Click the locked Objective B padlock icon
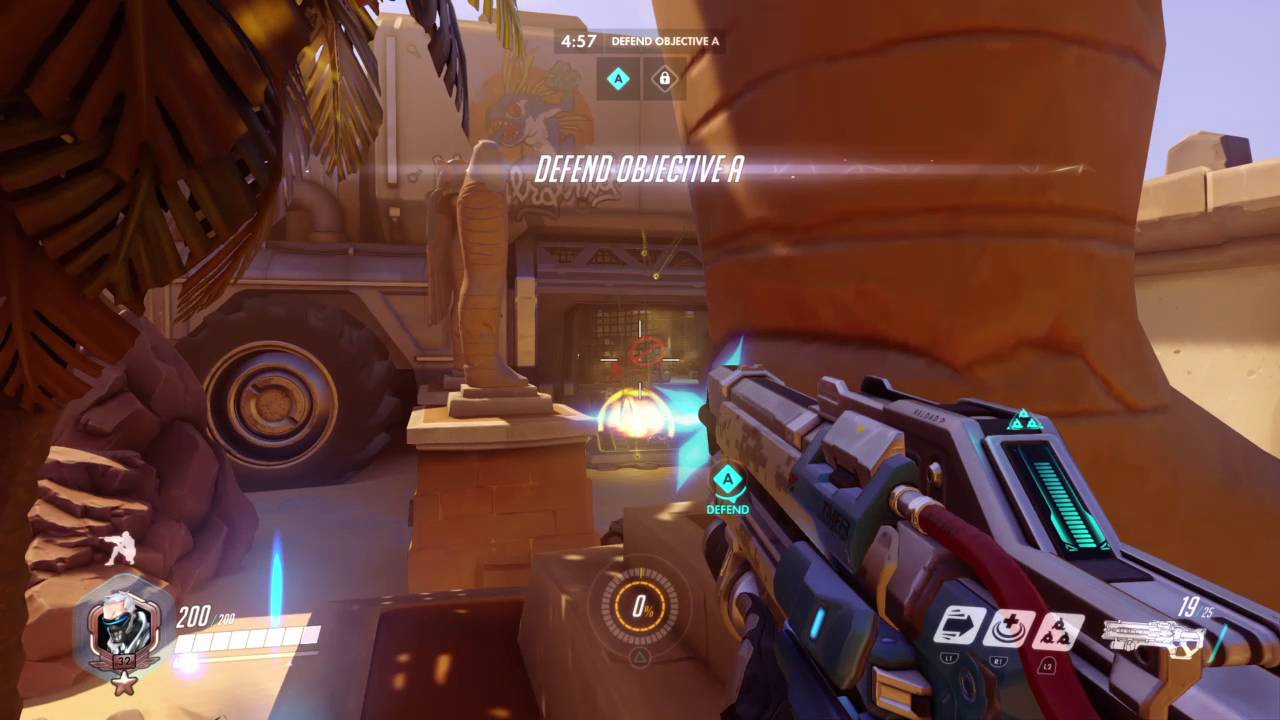The image size is (1280, 720). (x=664, y=80)
